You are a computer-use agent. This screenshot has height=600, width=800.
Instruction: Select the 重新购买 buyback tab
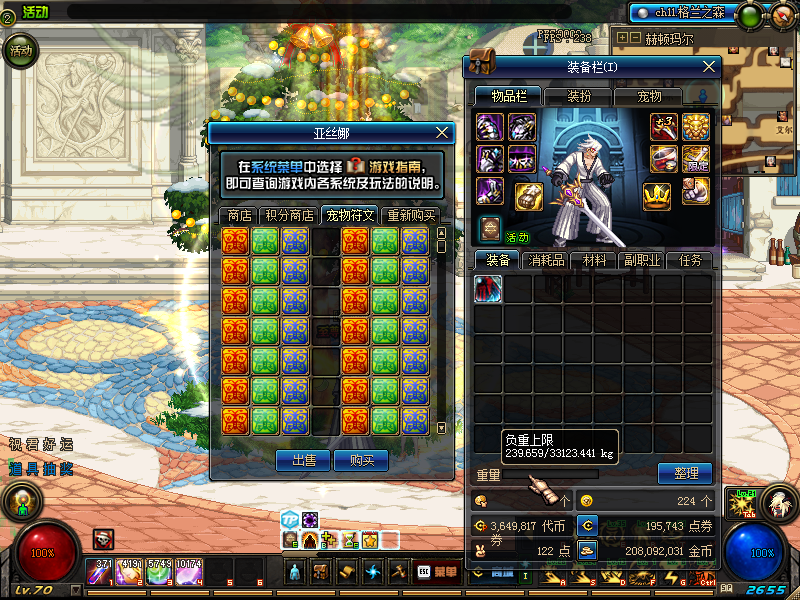[x=411, y=215]
